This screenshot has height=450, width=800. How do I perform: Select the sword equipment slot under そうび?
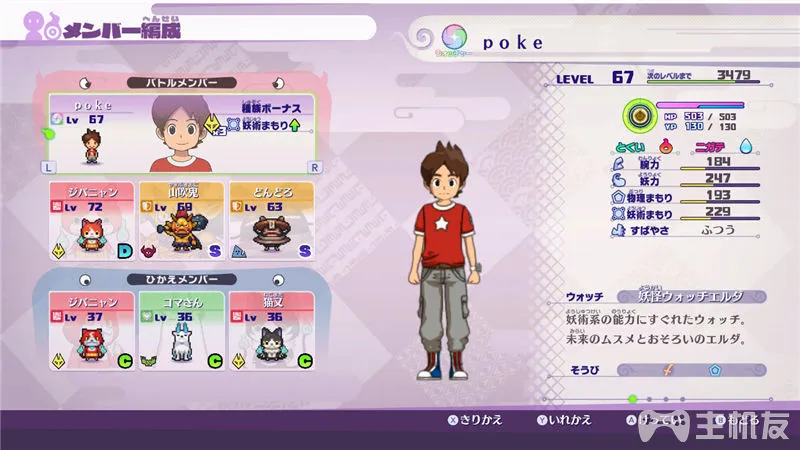[665, 369]
